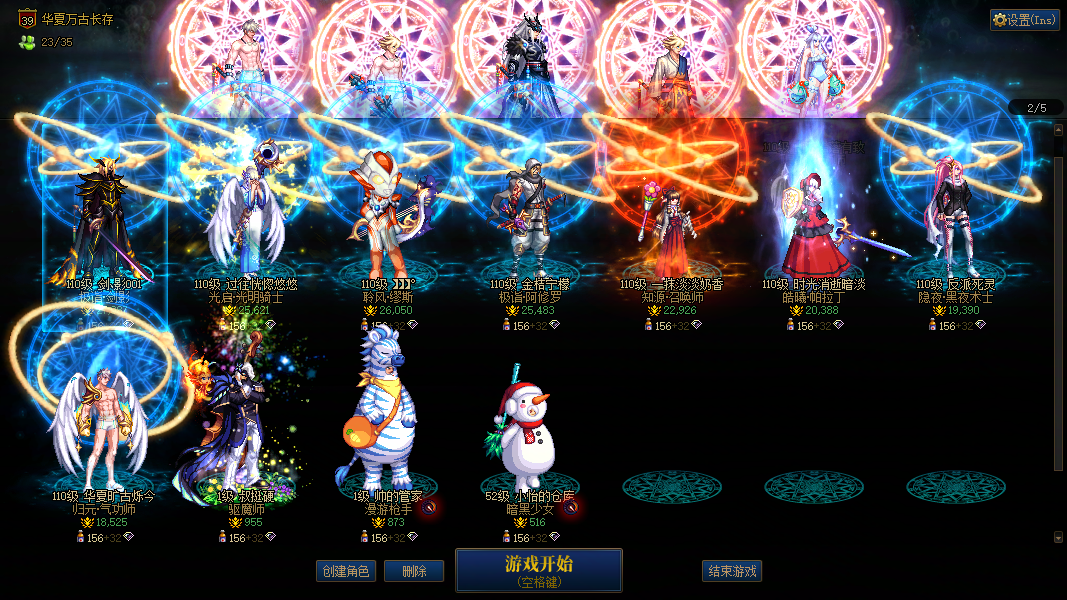
Task: Click 结束游戏 to exit the game
Action: [732, 571]
